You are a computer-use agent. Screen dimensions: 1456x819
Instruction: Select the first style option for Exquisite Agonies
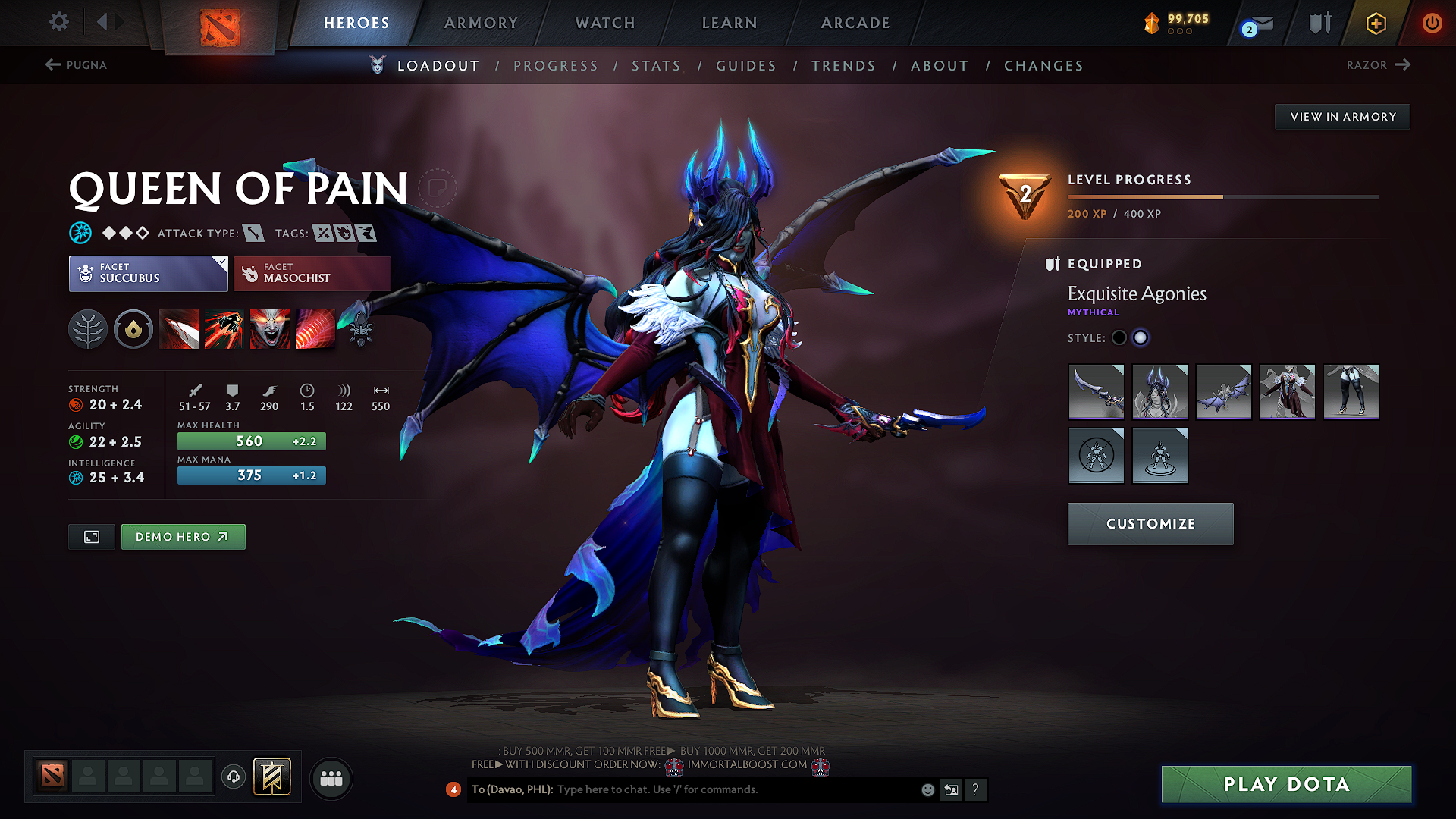click(1119, 337)
